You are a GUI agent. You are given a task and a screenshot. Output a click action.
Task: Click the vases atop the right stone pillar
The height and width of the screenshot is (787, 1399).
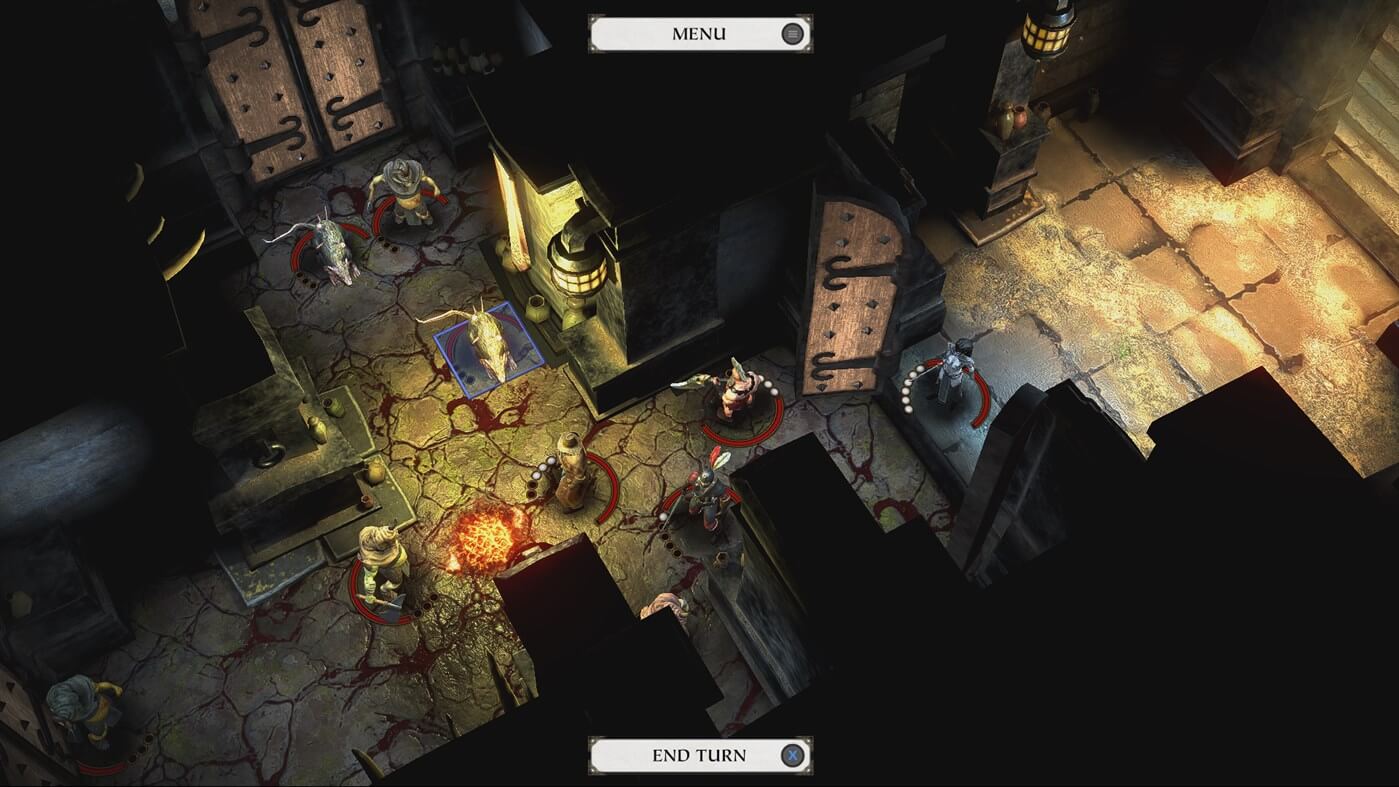1013,118
